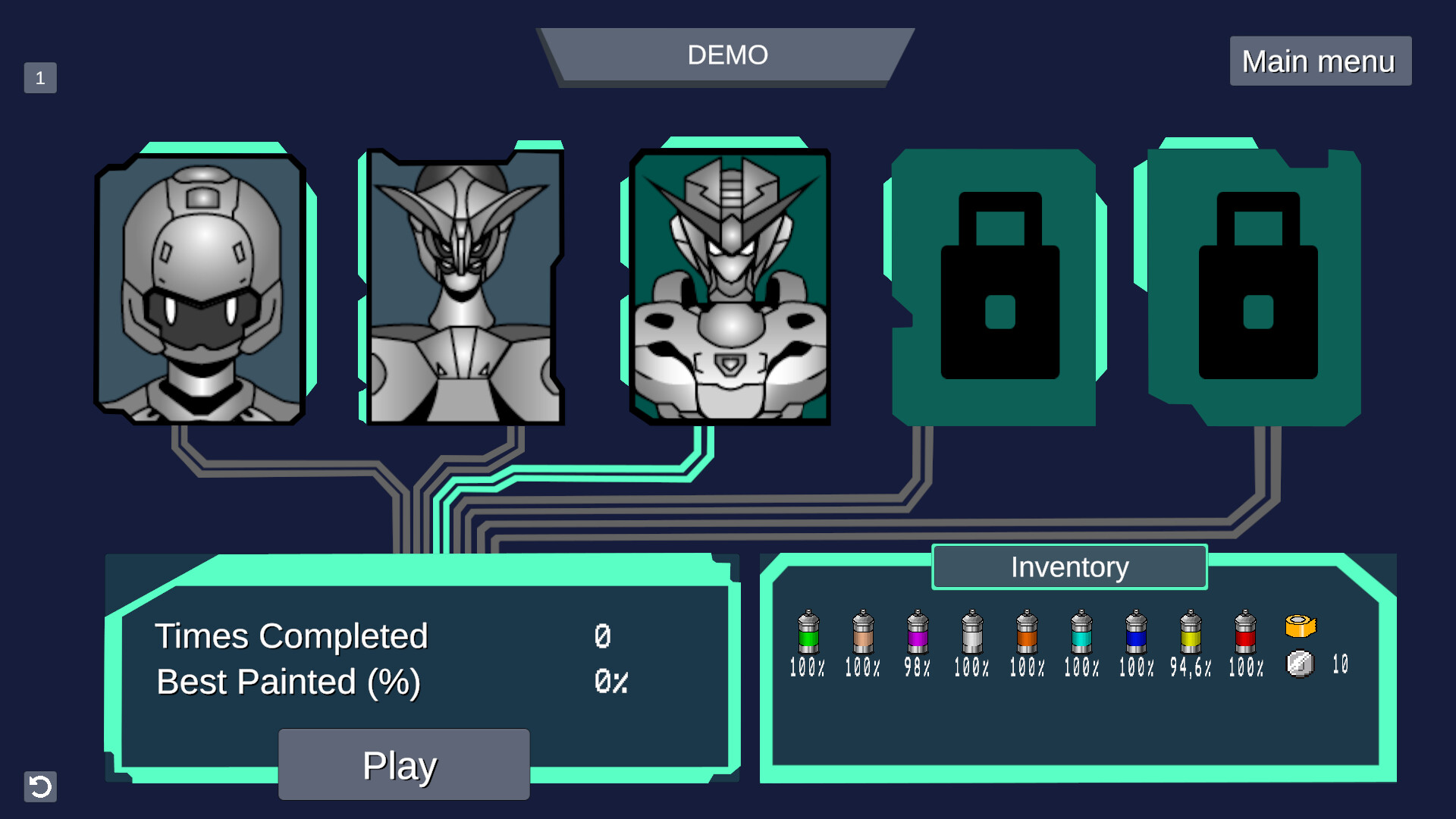
Task: Click the fourth locked character slot
Action: pos(995,284)
